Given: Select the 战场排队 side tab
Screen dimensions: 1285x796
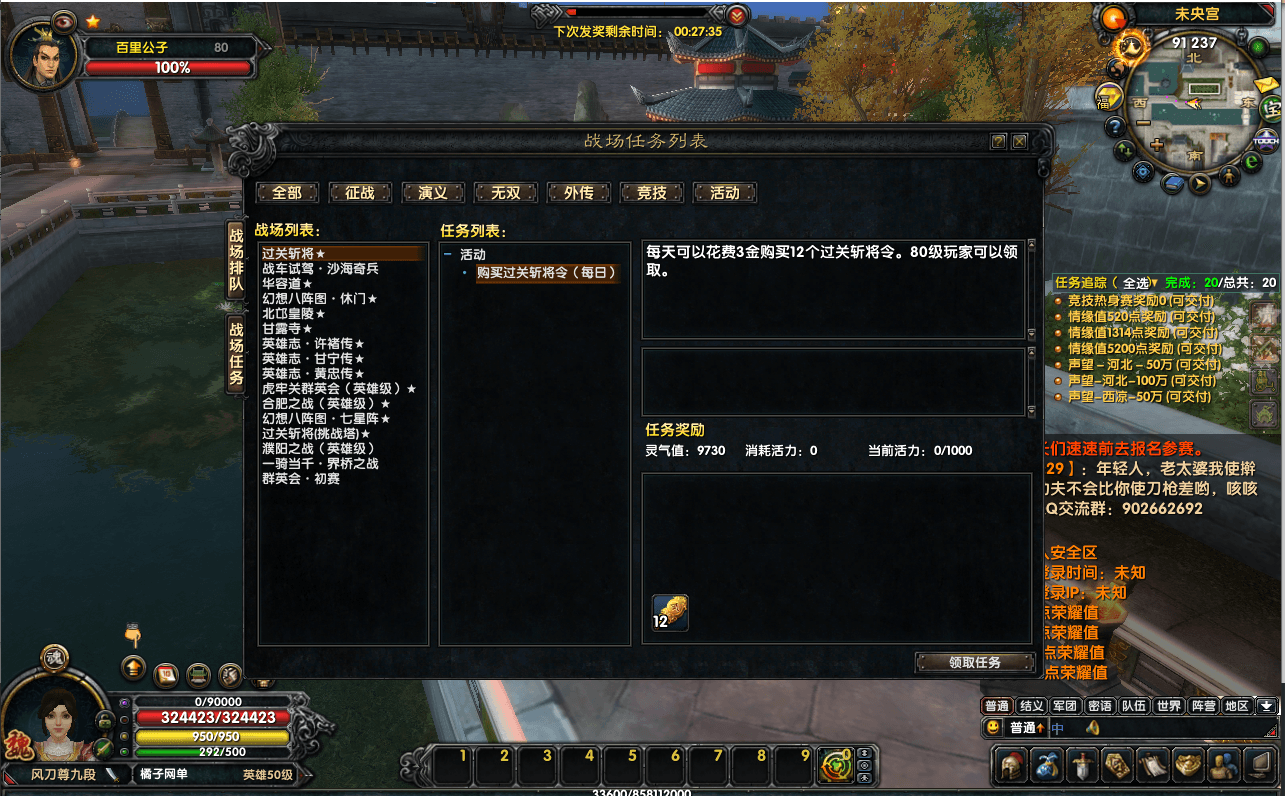Looking at the screenshot, I should (236, 261).
